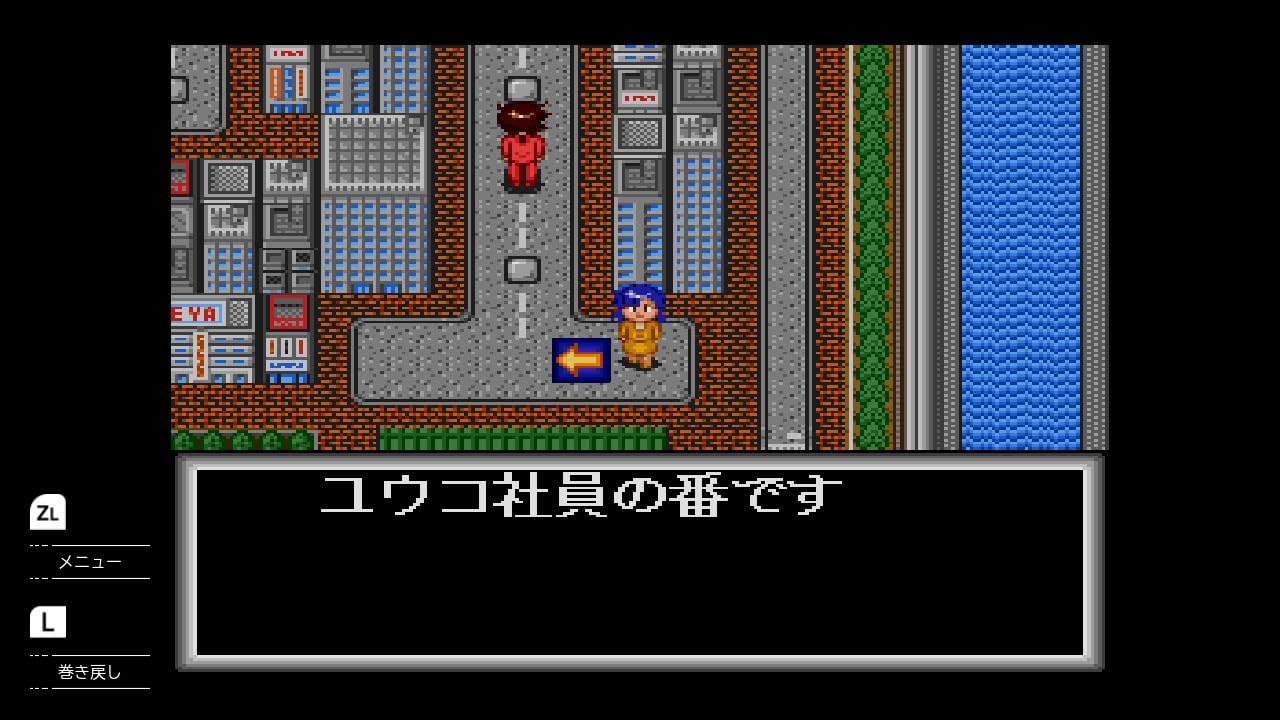Click the EYA storefront sign
The image size is (1280, 720).
tap(193, 311)
